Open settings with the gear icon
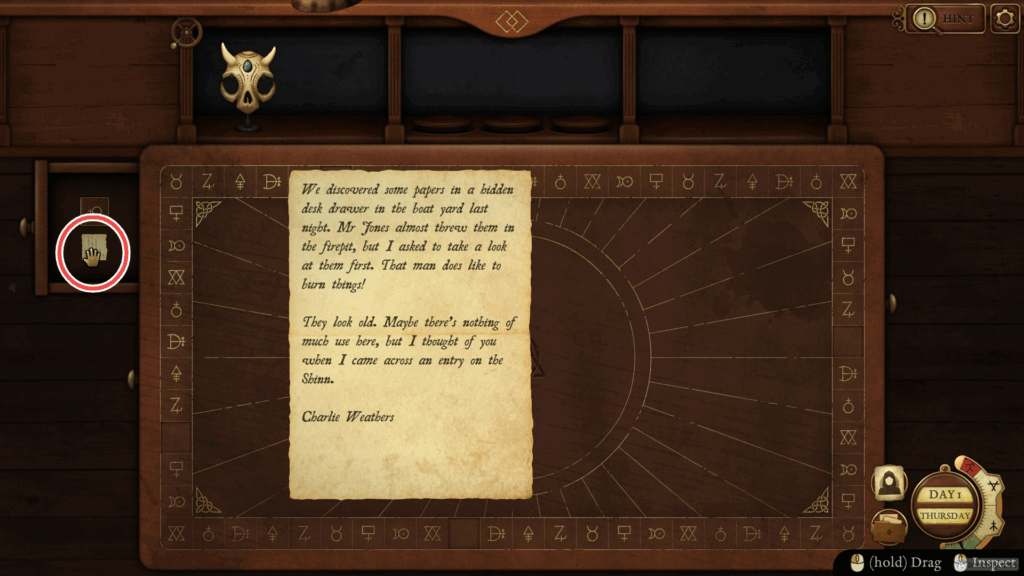This screenshot has width=1024, height=576. pyautogui.click(x=1005, y=18)
